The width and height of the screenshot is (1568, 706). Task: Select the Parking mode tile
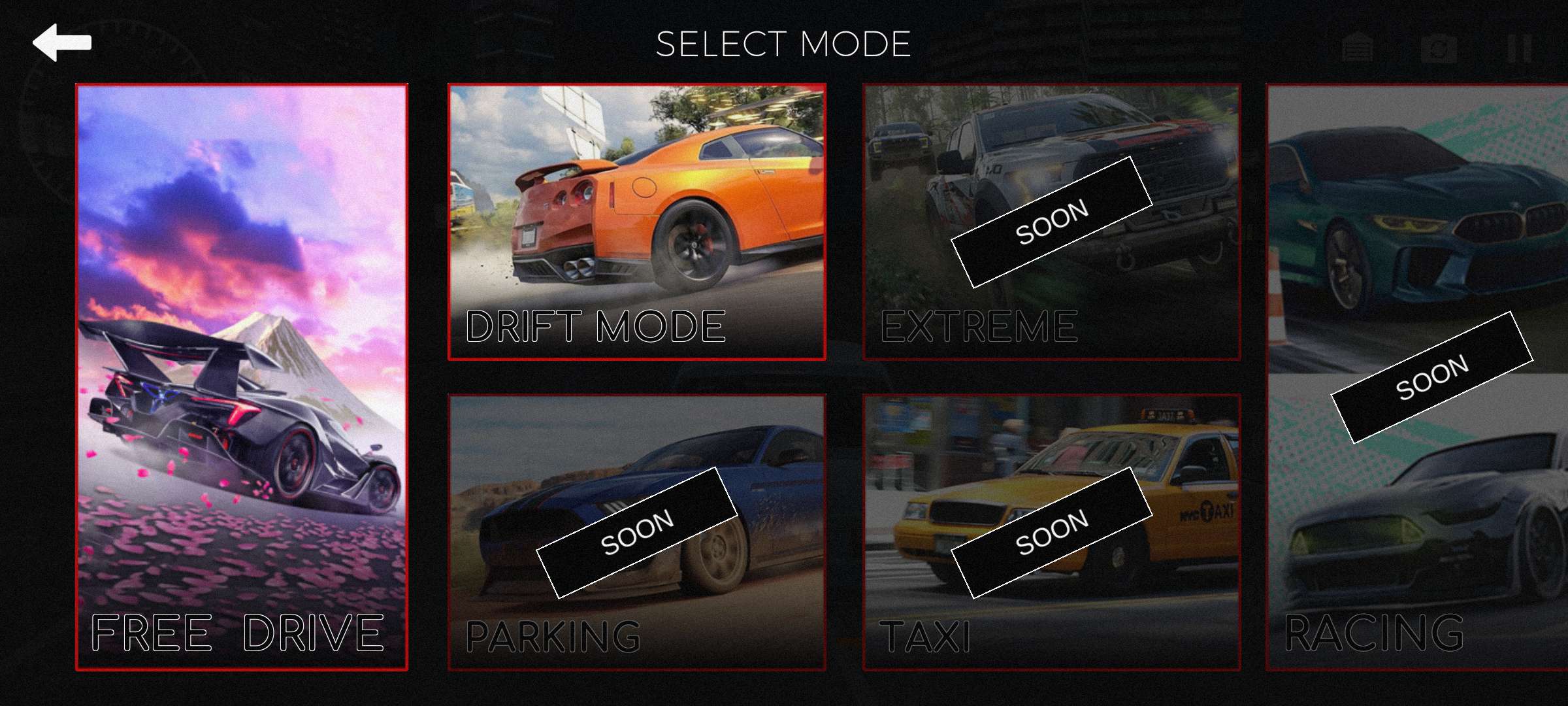(x=636, y=532)
